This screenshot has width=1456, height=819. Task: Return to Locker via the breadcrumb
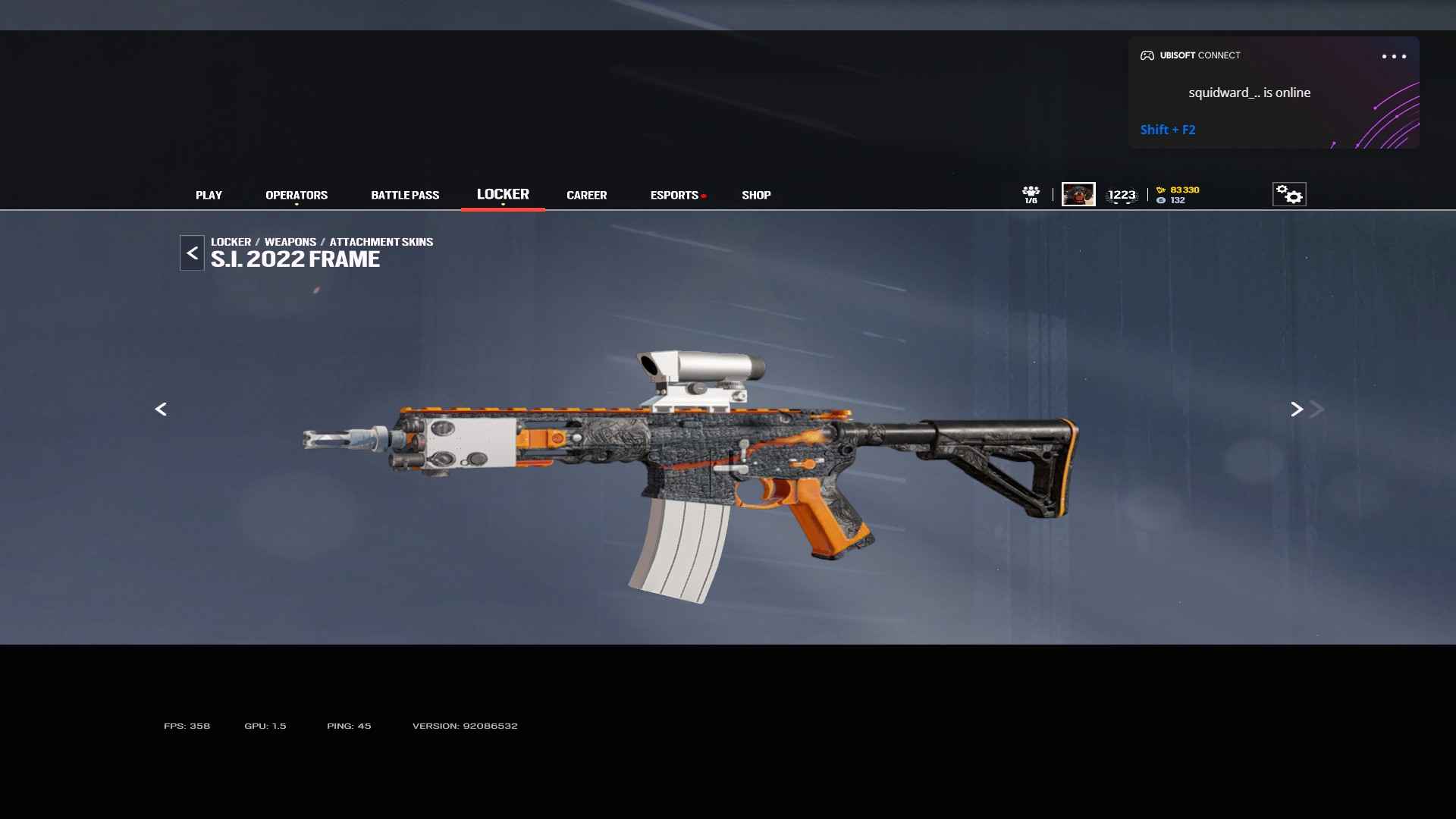point(231,242)
